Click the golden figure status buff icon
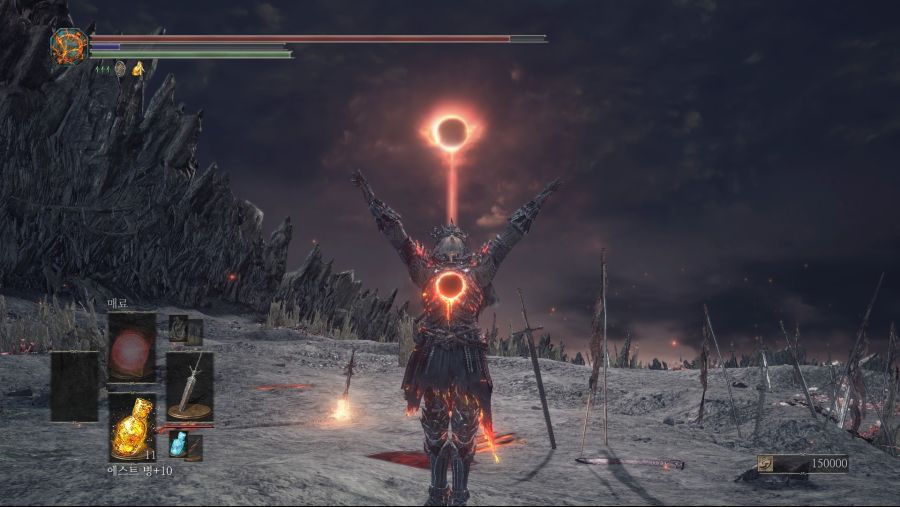Screen dimensions: 900x507 pos(138,69)
